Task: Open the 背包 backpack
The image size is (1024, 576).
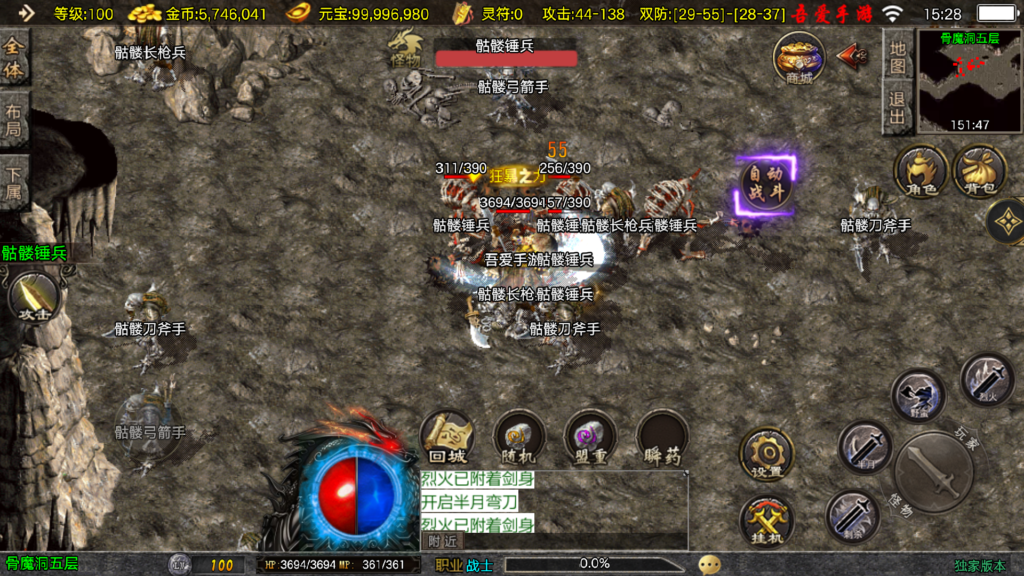Action: [979, 170]
